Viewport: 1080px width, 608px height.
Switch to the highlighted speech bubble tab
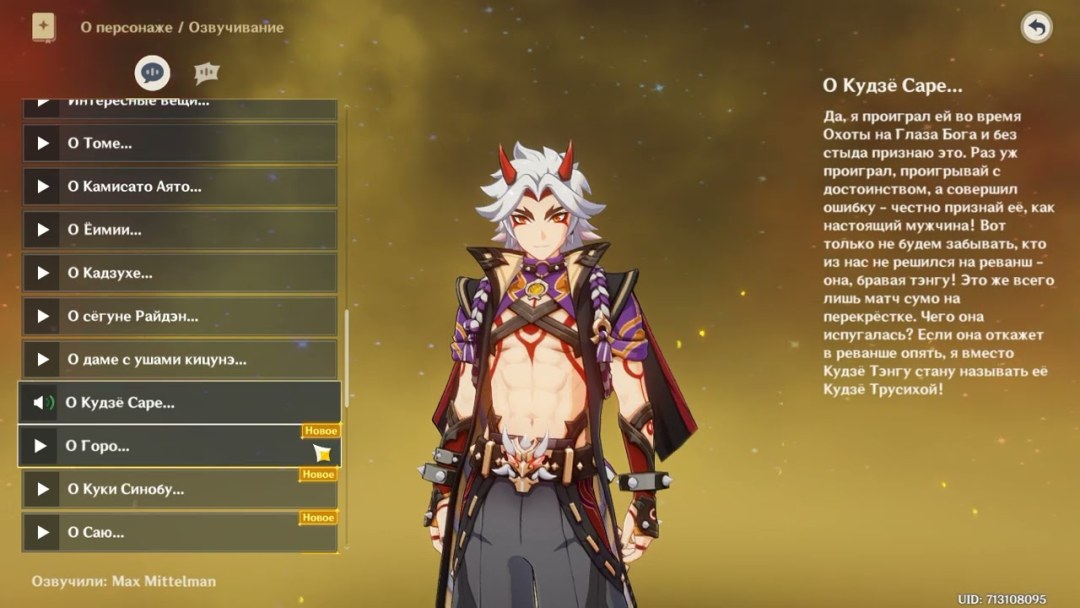153,72
